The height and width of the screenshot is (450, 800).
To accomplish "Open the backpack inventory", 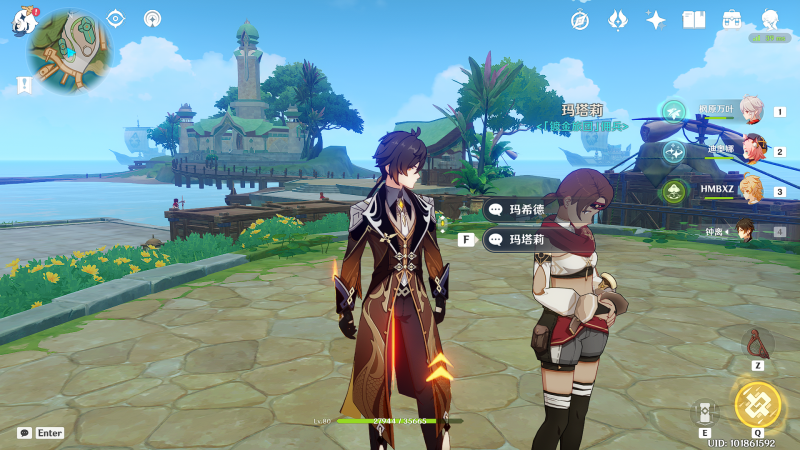I will (x=732, y=20).
